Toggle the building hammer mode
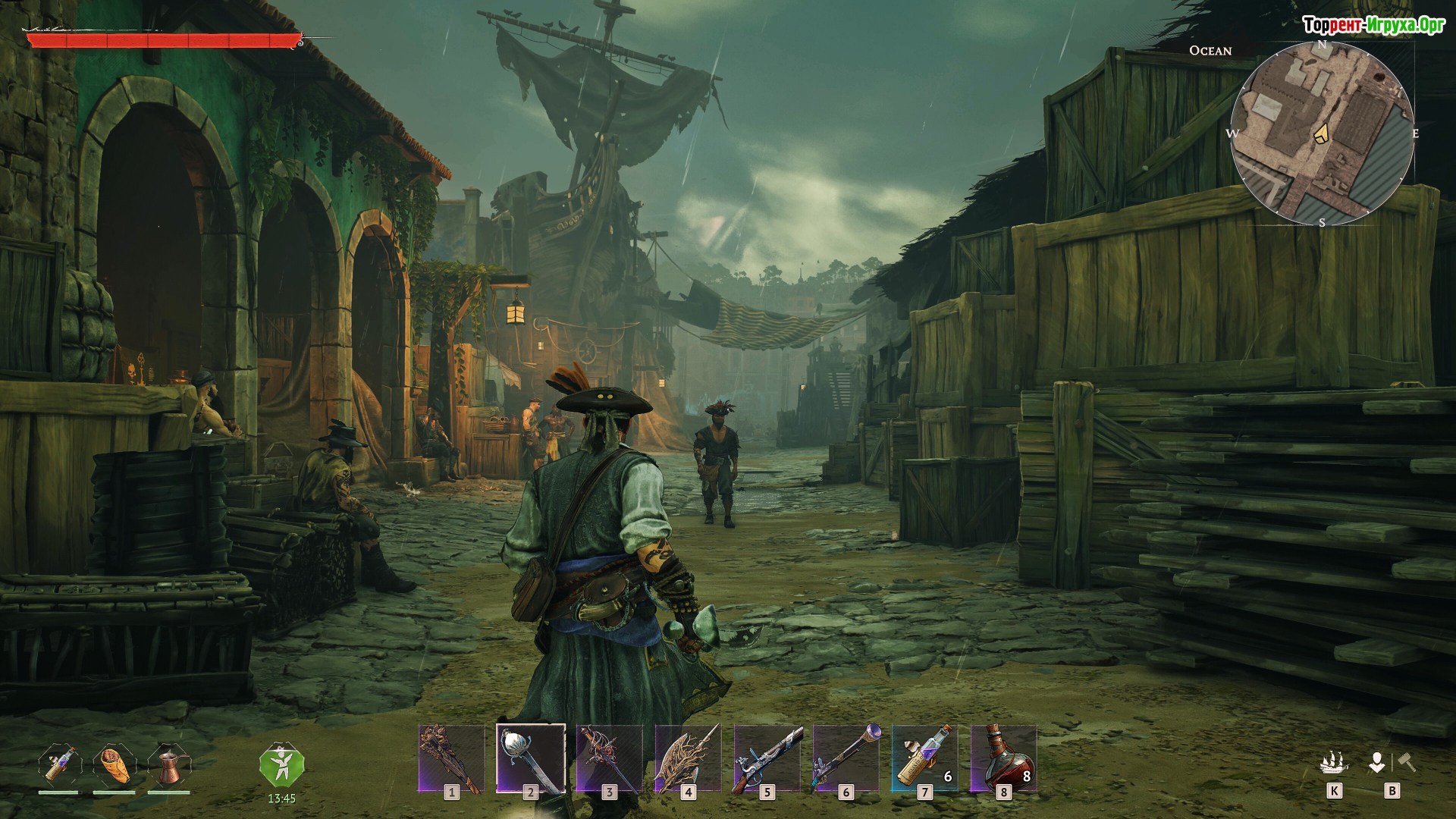 point(1407,761)
